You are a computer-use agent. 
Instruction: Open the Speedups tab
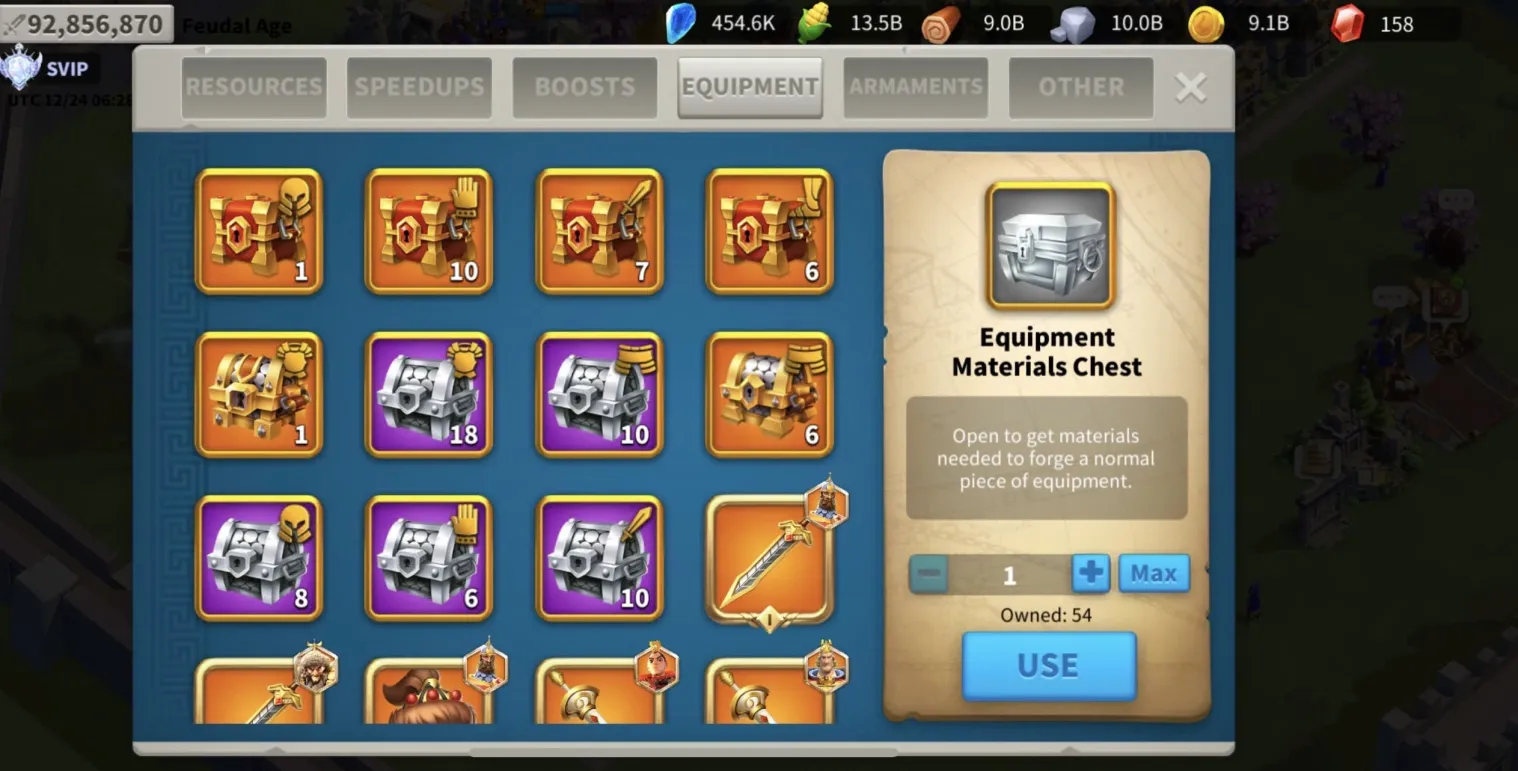419,88
